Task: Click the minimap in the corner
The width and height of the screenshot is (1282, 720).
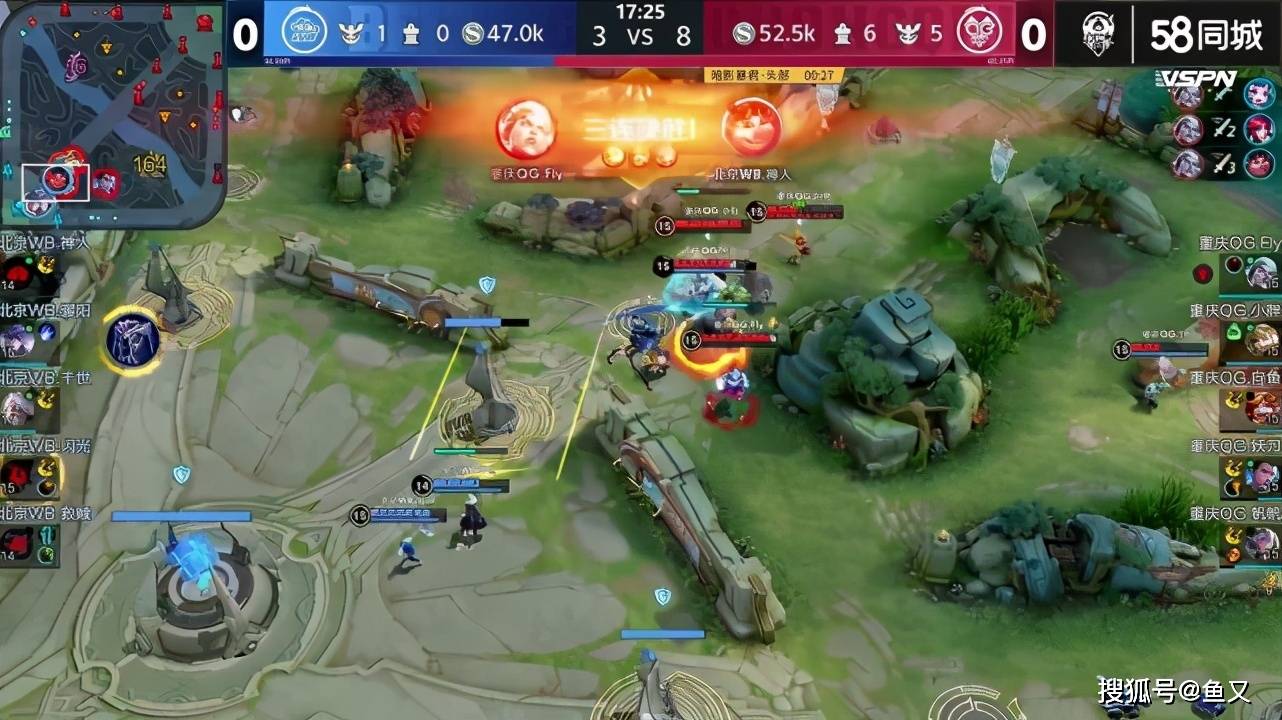Action: pos(112,112)
